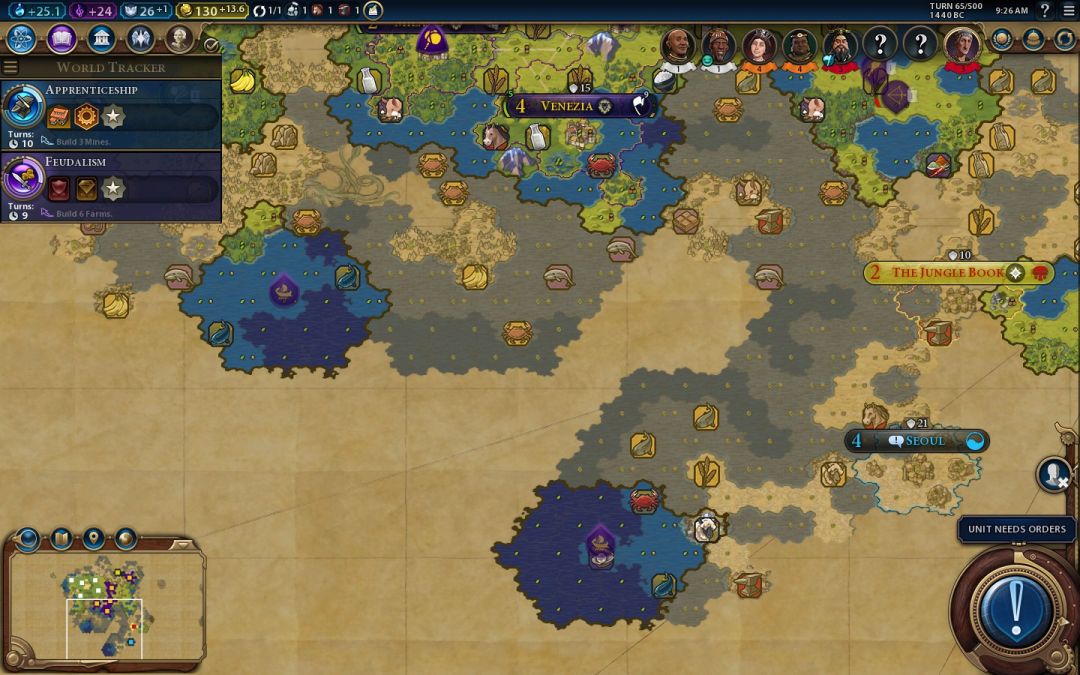Open the Civilopedia question mark button

1045,11
